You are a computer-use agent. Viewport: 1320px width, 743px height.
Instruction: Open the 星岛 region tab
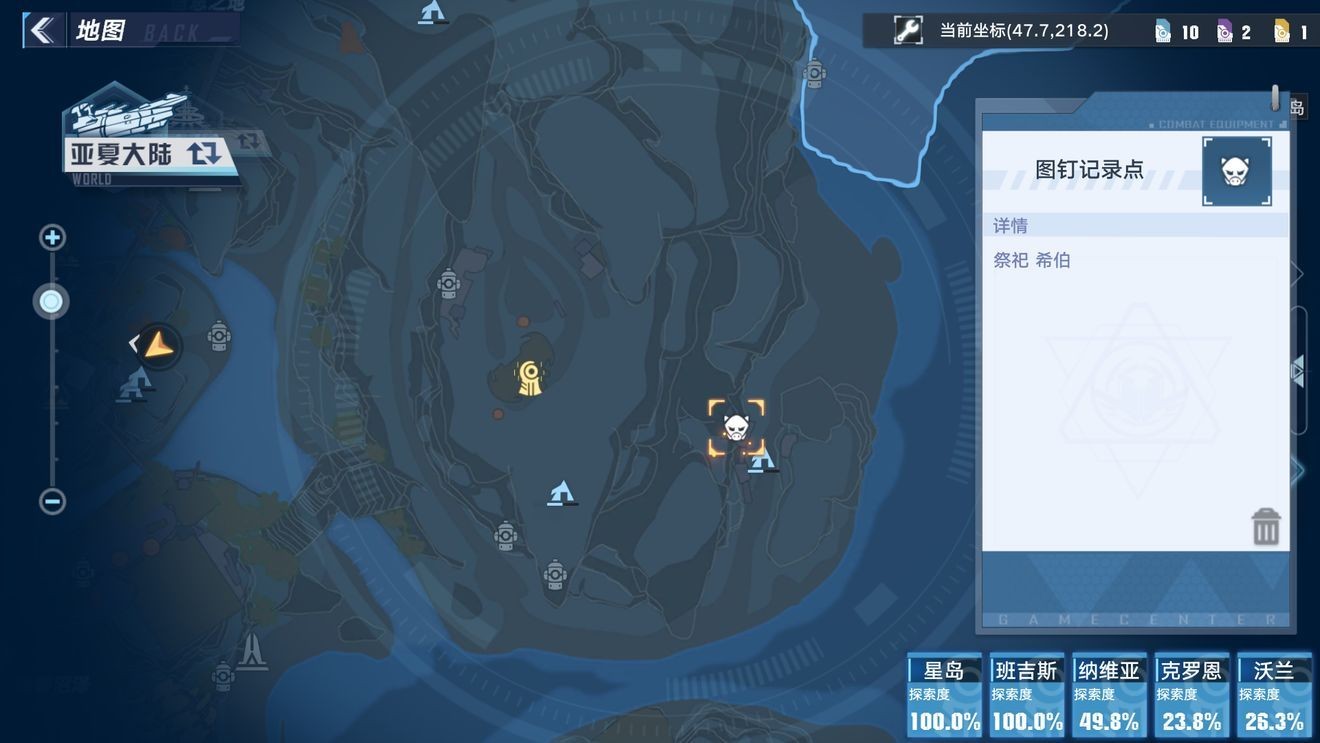(944, 695)
